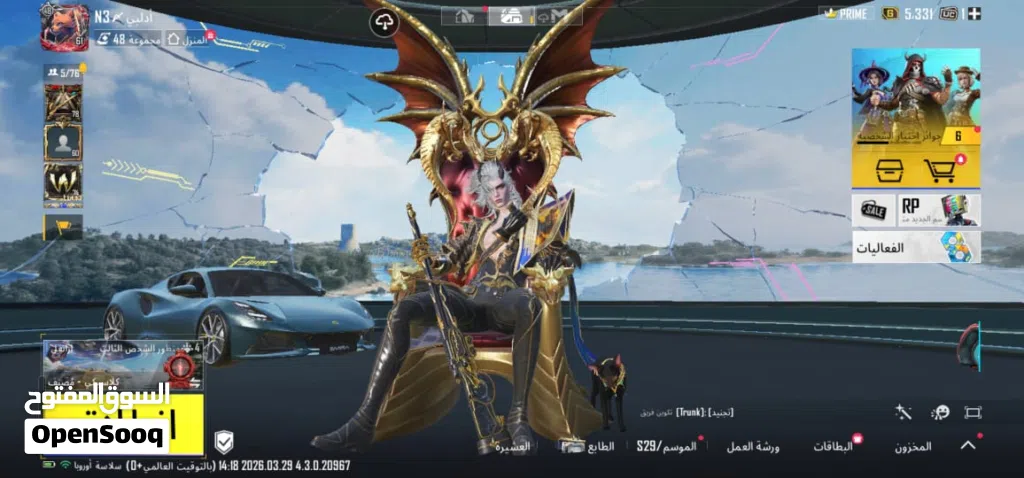Open the العشيرة clan menu
The height and width of the screenshot is (478, 1024).
click(513, 447)
